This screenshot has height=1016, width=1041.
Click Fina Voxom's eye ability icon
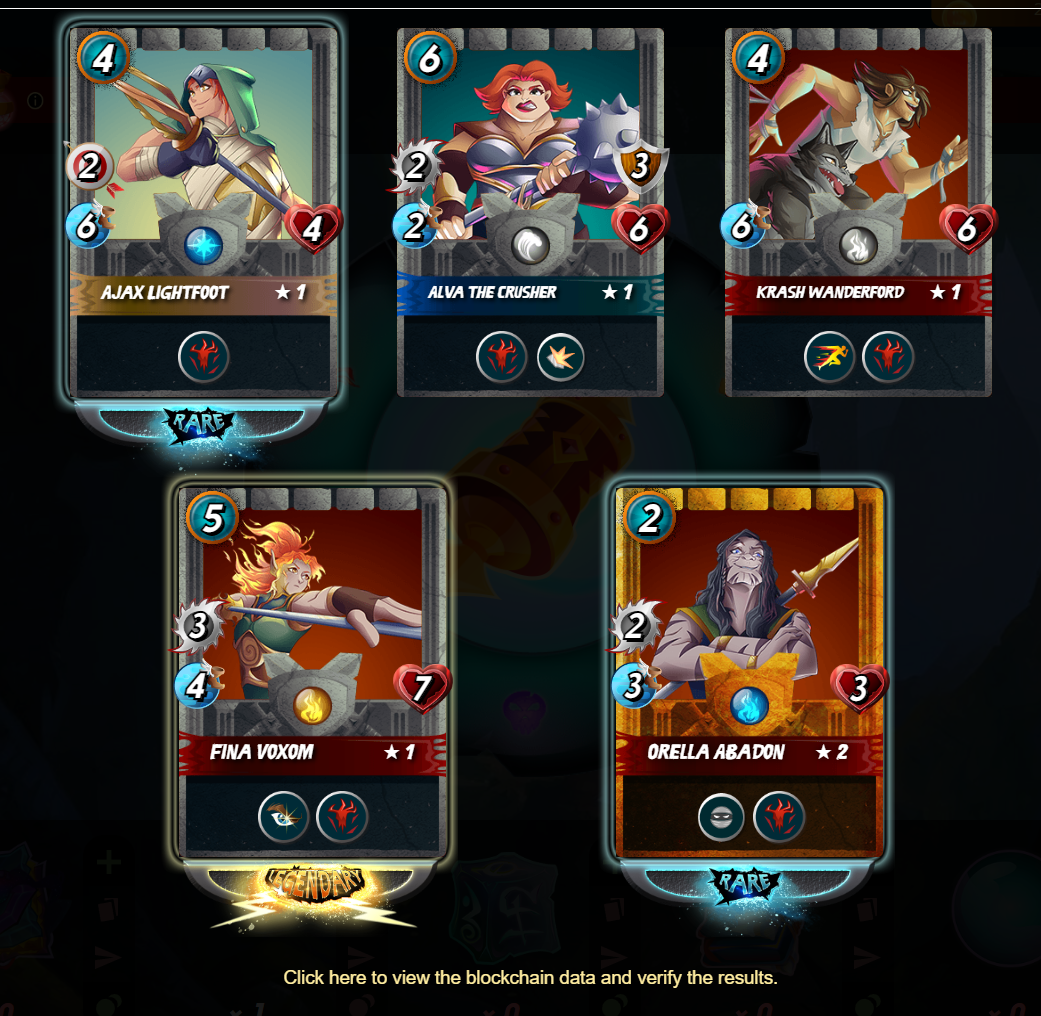pyautogui.click(x=284, y=818)
